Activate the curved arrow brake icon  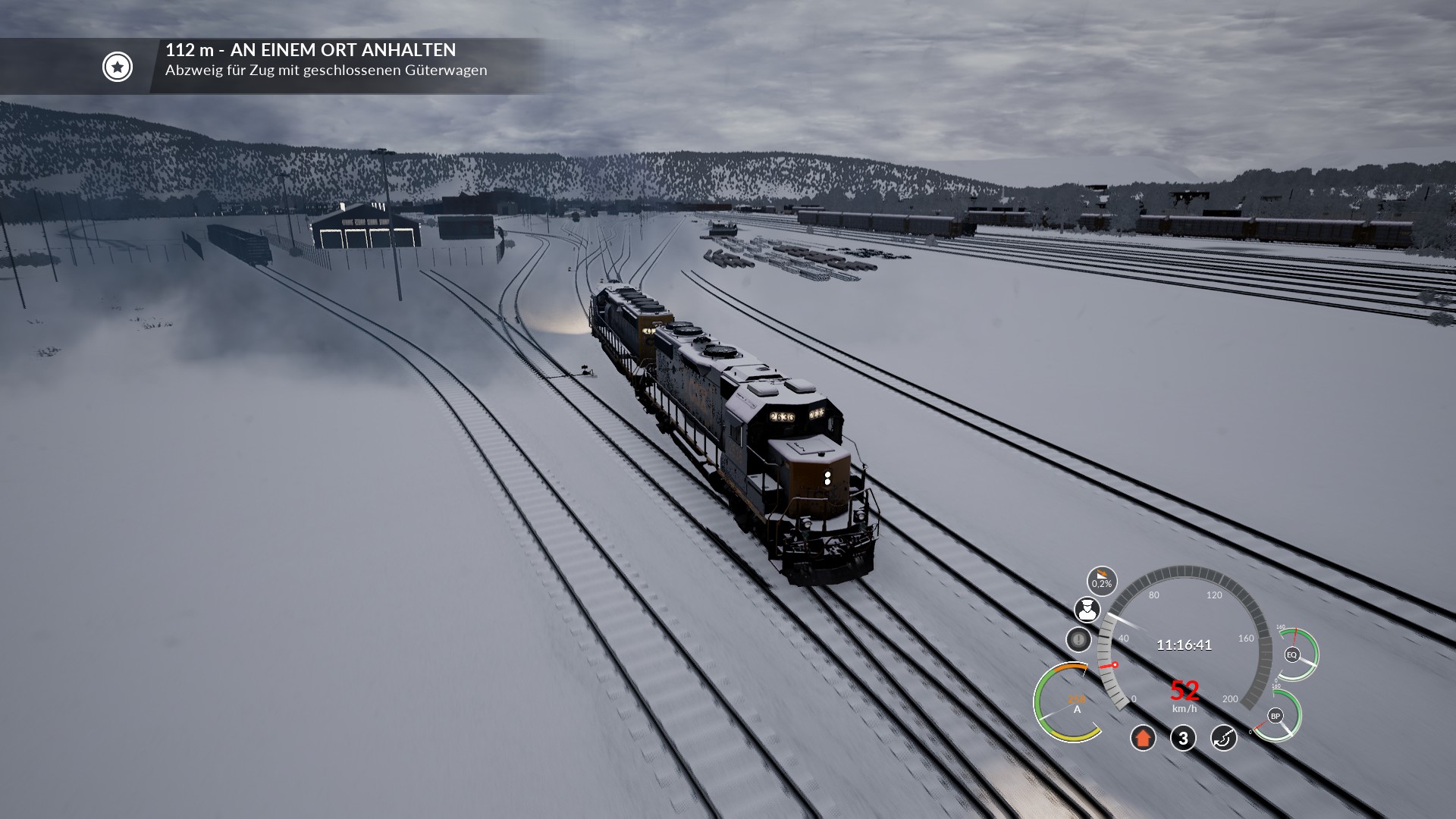1223,738
